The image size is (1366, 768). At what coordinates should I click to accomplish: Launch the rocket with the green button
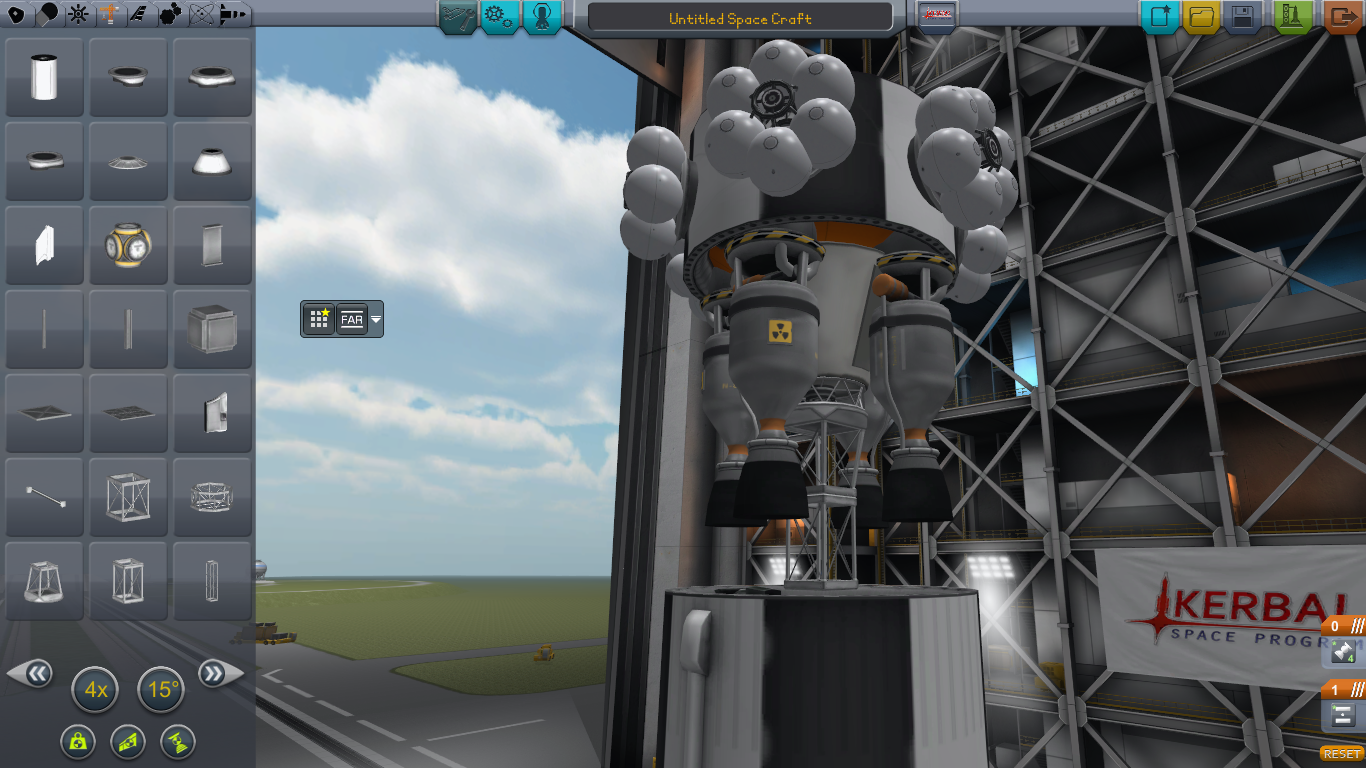1292,16
